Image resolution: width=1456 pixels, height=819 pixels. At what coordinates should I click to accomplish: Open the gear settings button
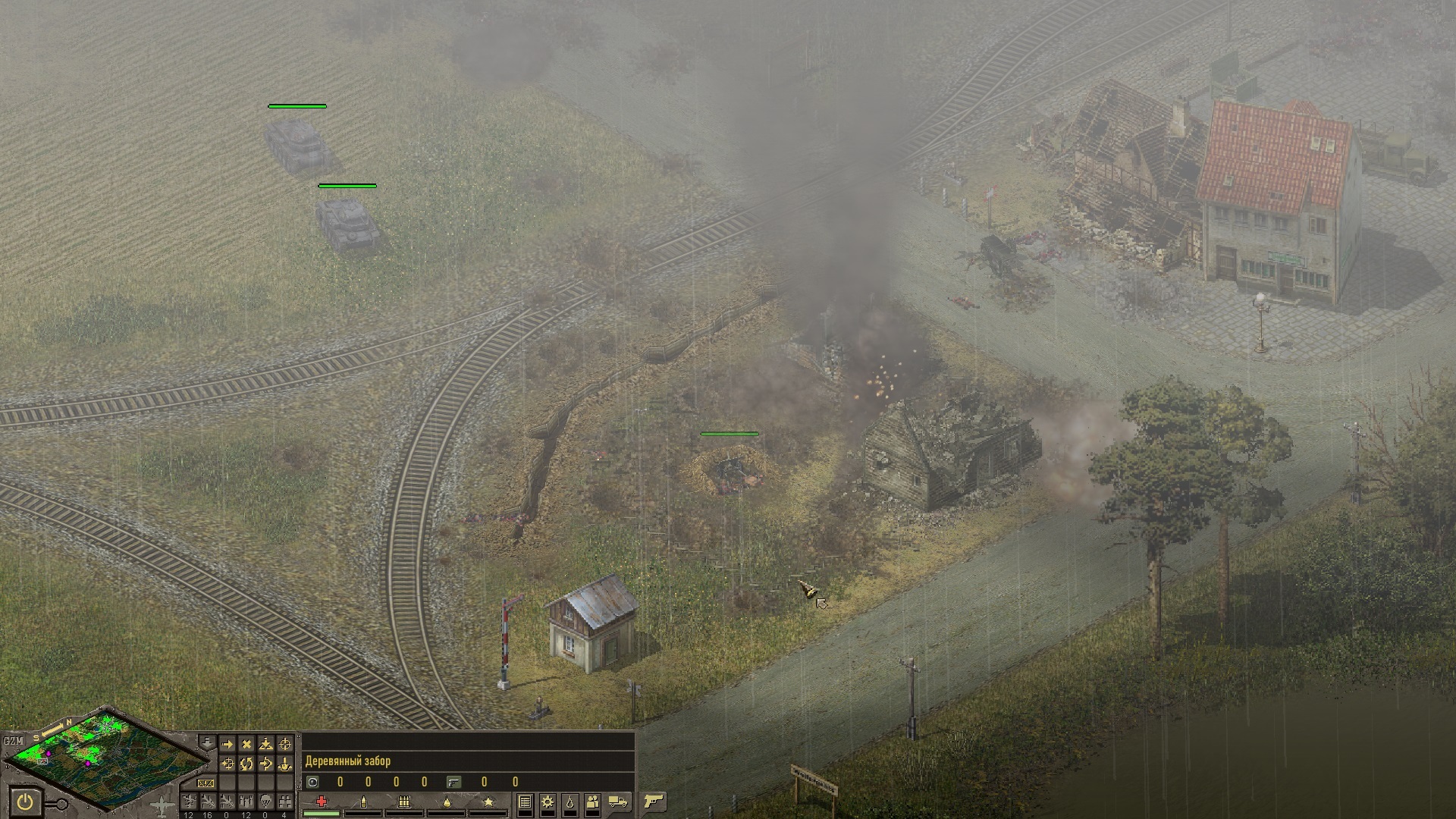pyautogui.click(x=547, y=802)
